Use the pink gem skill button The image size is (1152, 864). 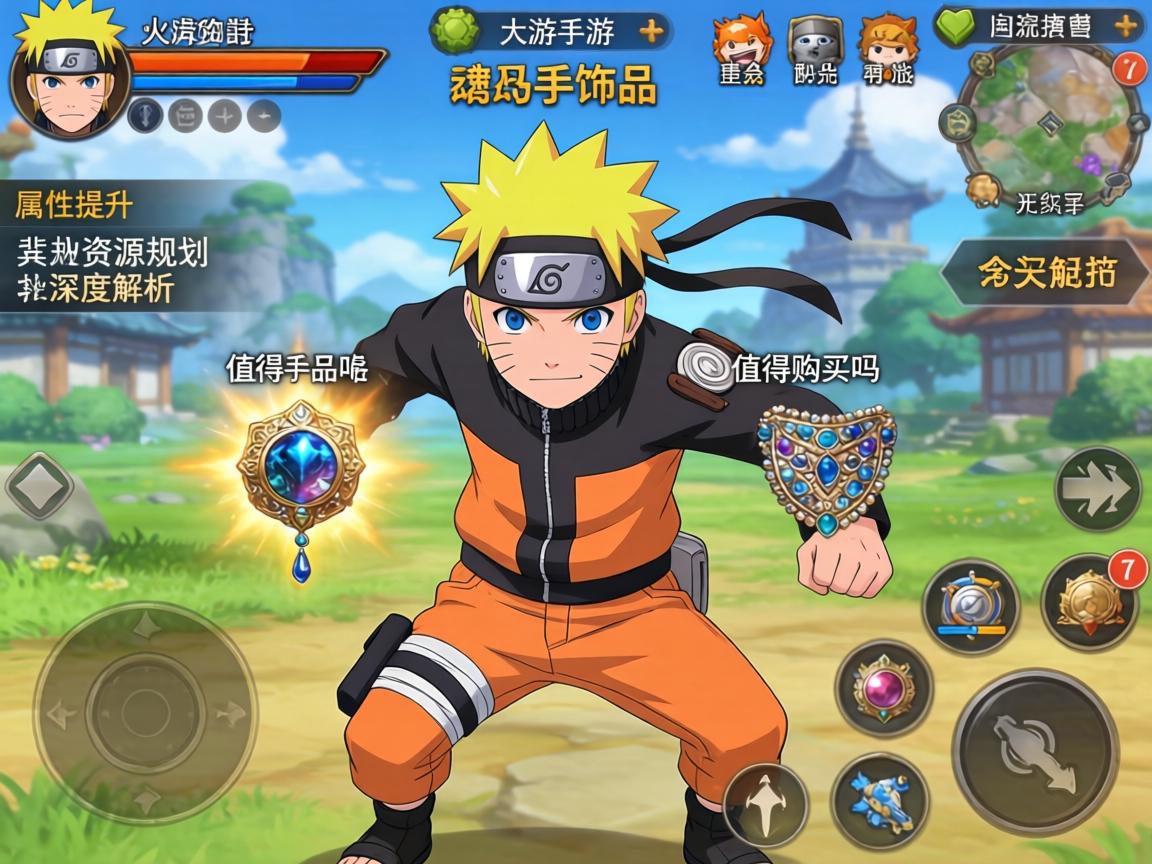[884, 688]
